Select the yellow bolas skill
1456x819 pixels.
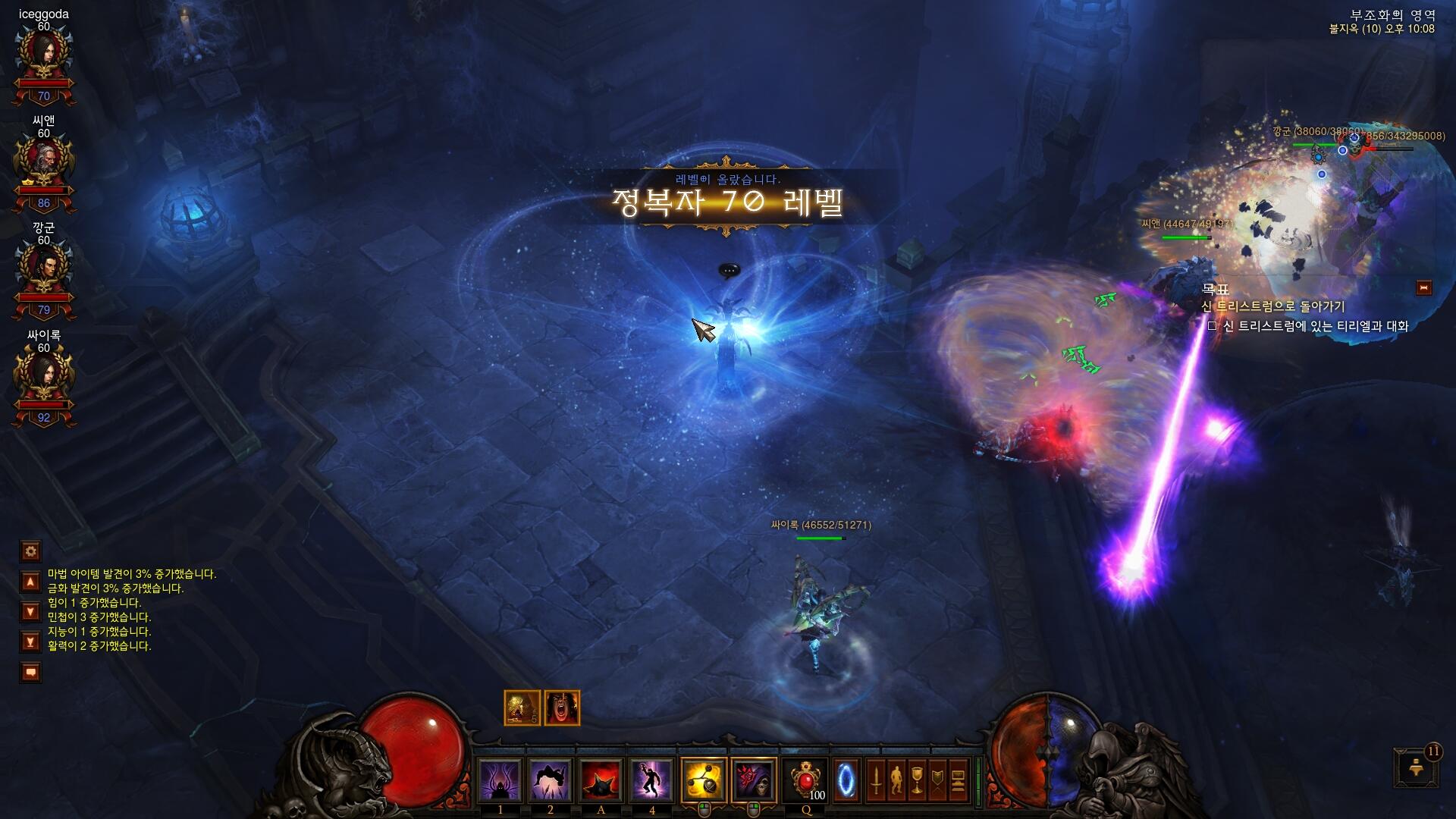click(x=703, y=780)
